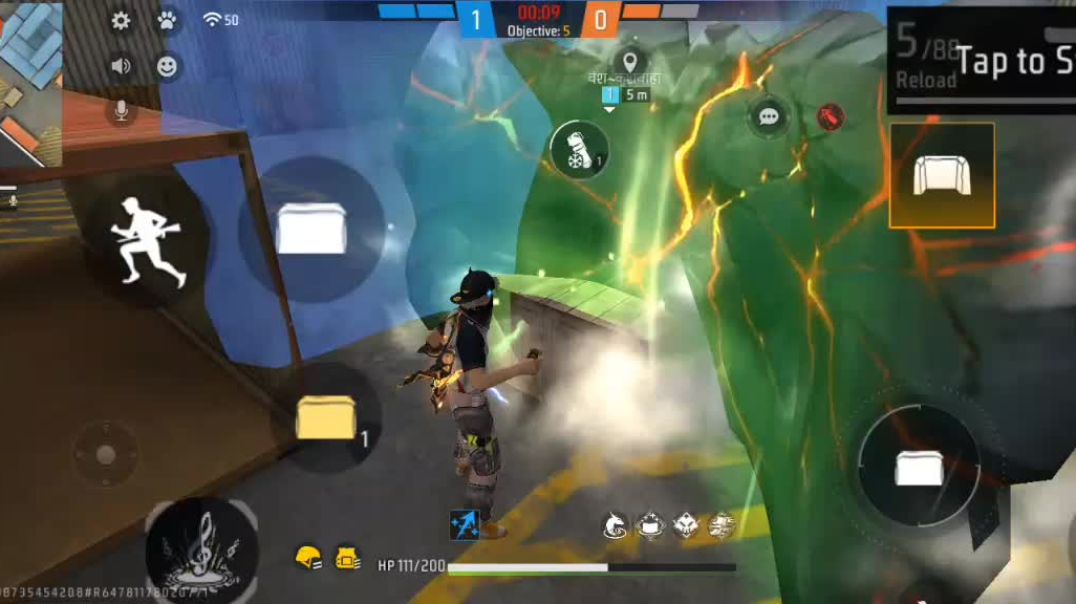Open the quick chat speech bubble

click(768, 117)
